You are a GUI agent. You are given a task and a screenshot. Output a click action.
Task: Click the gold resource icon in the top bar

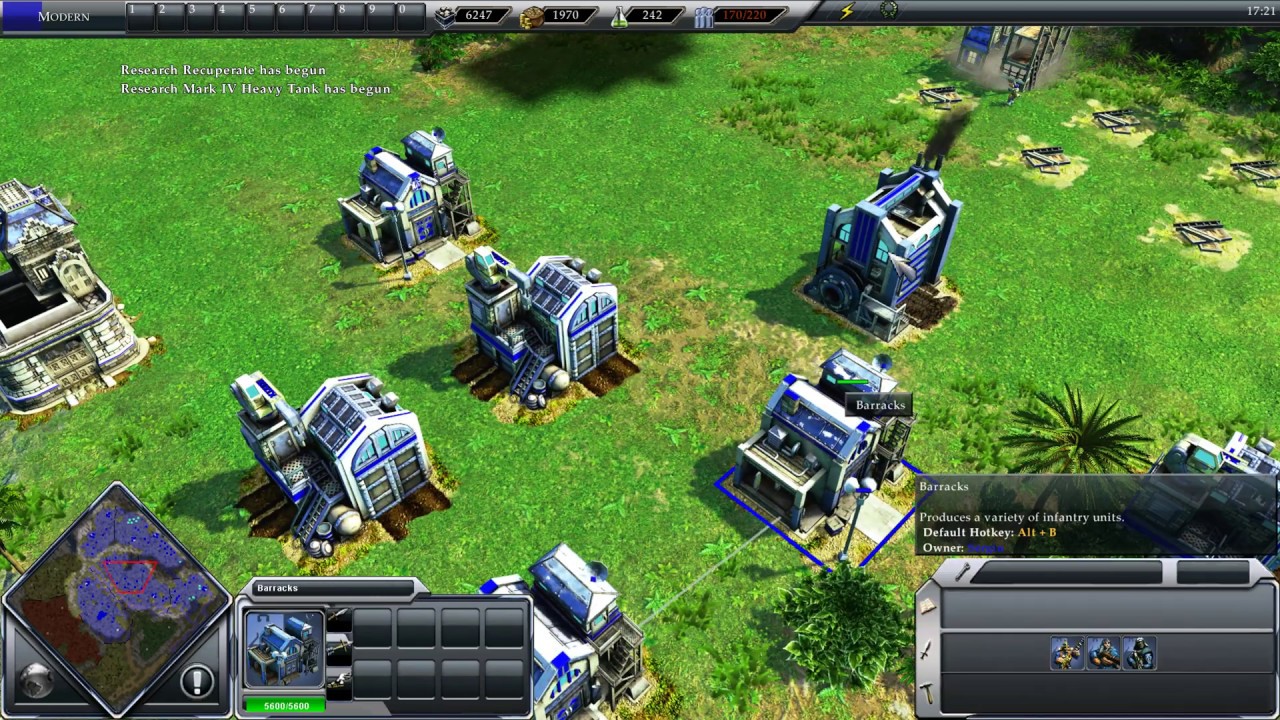pos(531,15)
